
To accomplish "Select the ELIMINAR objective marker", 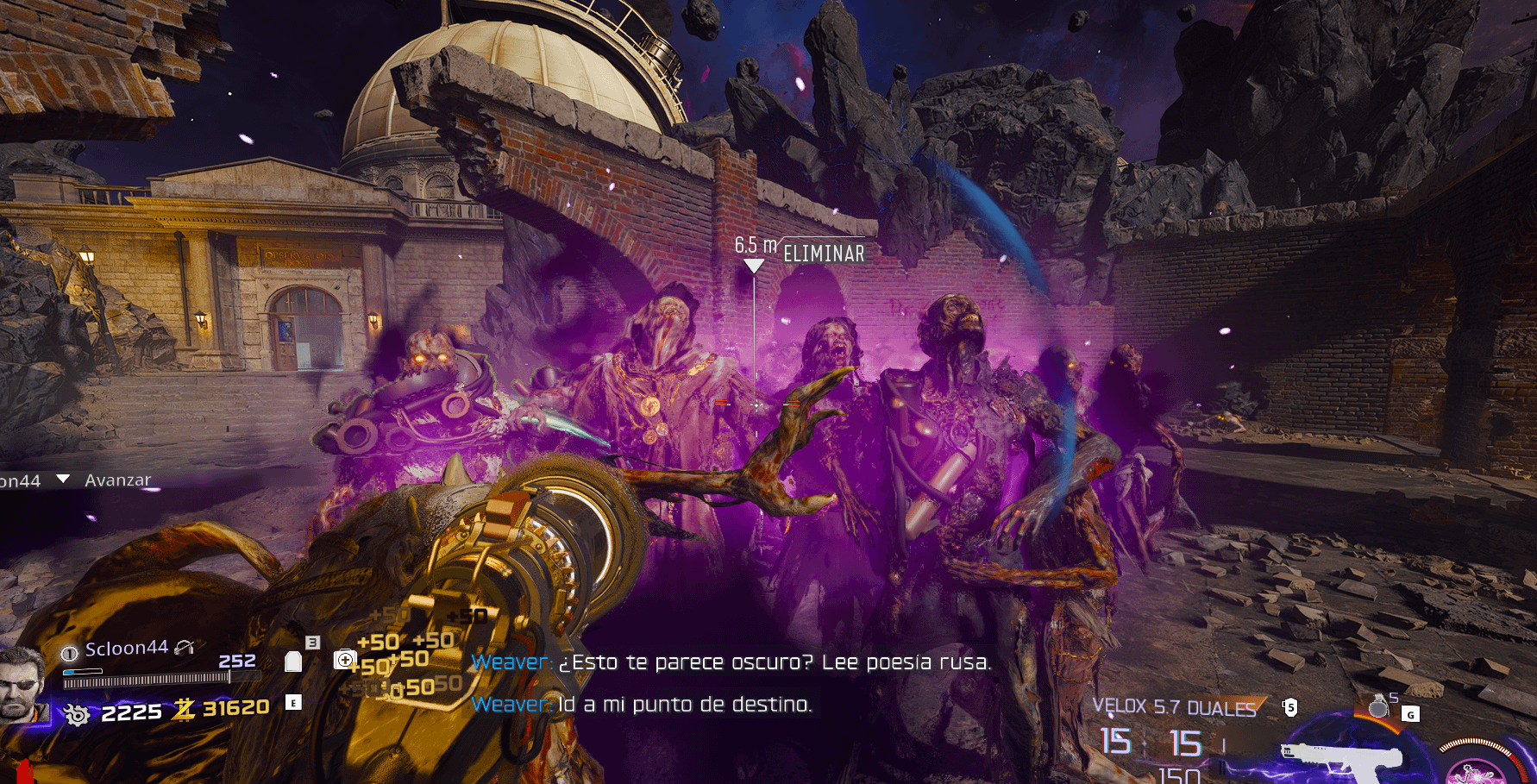I will click(x=823, y=254).
